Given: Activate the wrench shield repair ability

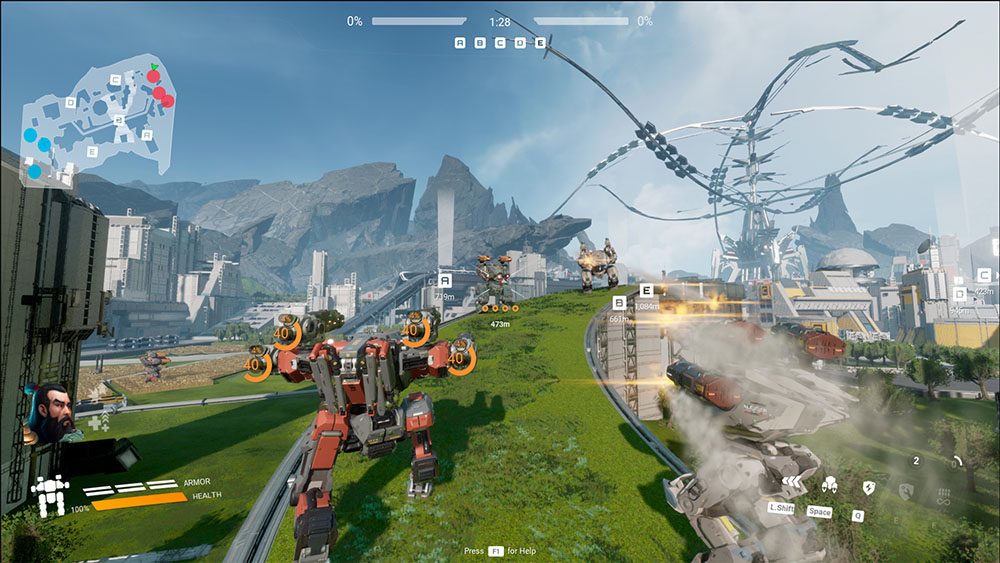Looking at the screenshot, I should (906, 490).
